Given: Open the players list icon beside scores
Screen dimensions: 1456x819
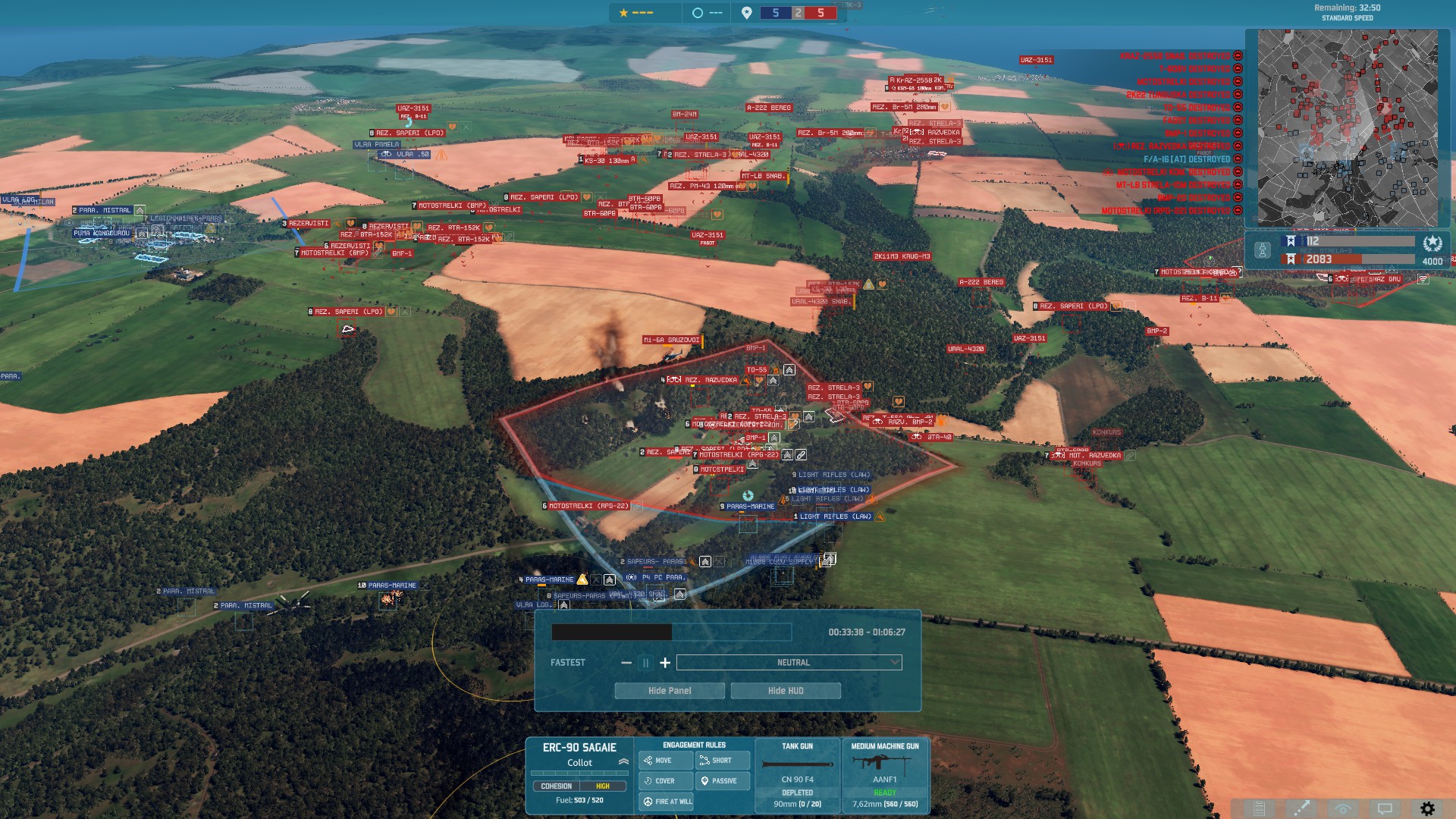Looking at the screenshot, I should coord(1262,250).
